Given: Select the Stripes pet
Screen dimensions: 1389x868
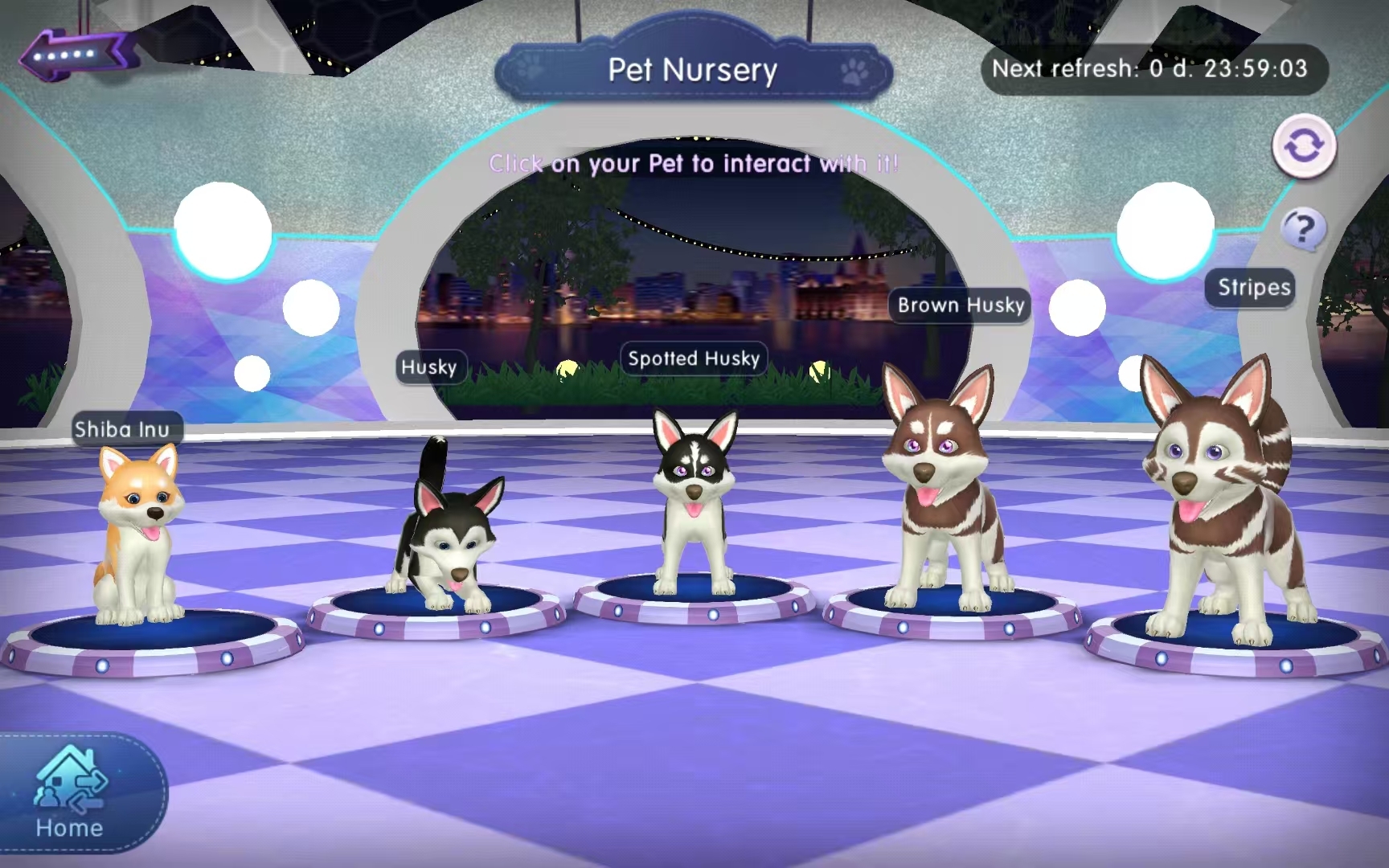Looking at the screenshot, I should pyautogui.click(x=1219, y=506).
